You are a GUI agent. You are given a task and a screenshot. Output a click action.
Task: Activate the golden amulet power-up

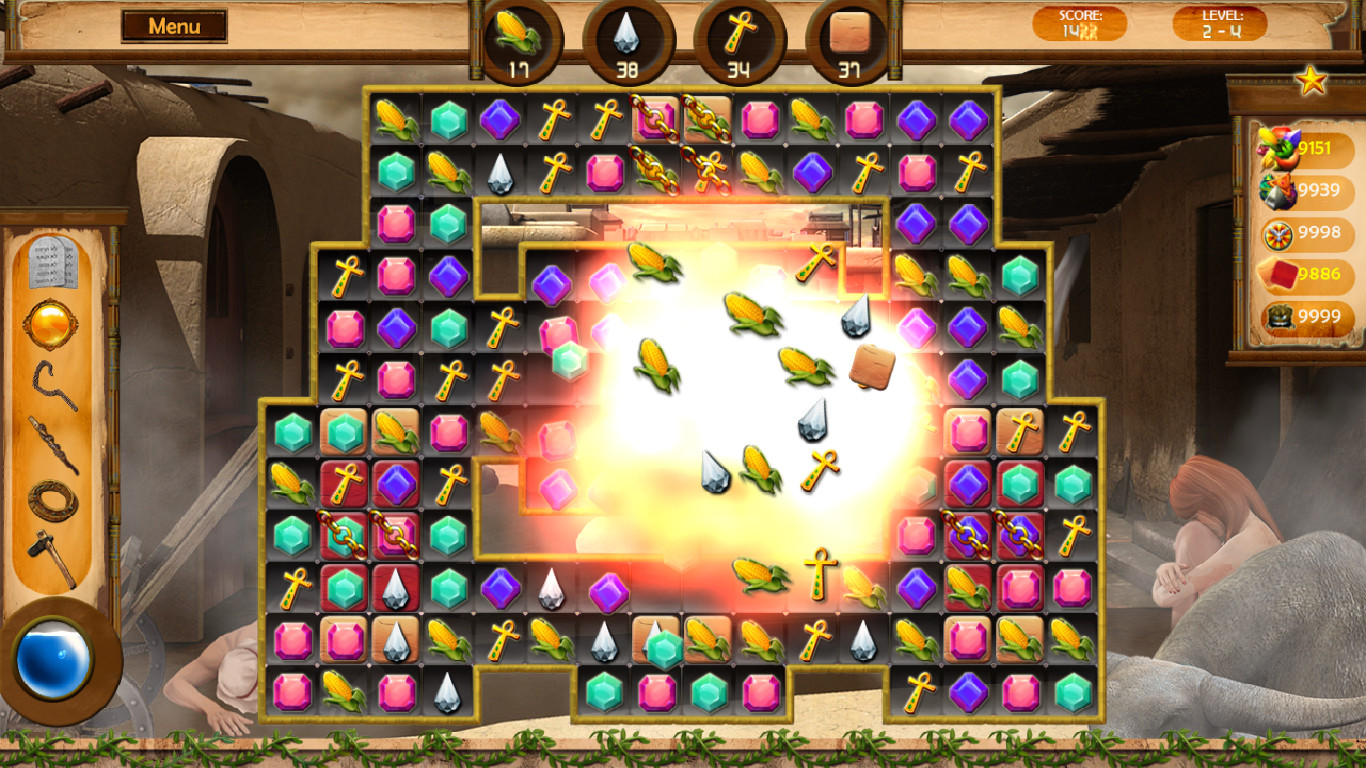pyautogui.click(x=50, y=321)
